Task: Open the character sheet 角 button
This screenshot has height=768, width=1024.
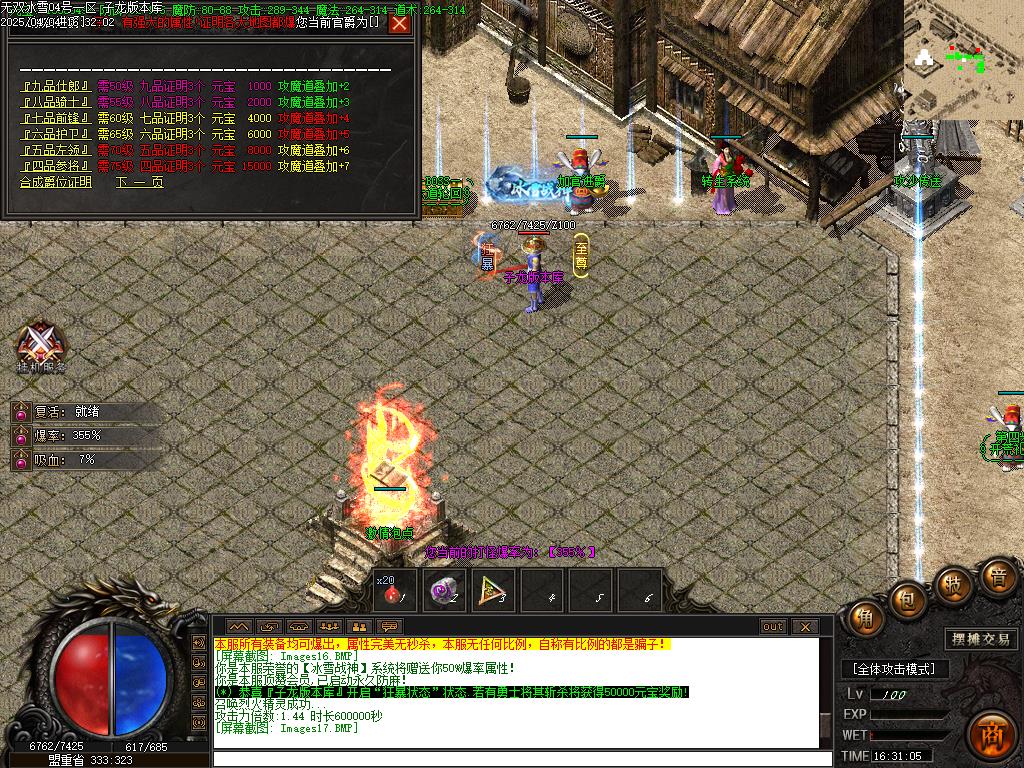Action: [865, 618]
